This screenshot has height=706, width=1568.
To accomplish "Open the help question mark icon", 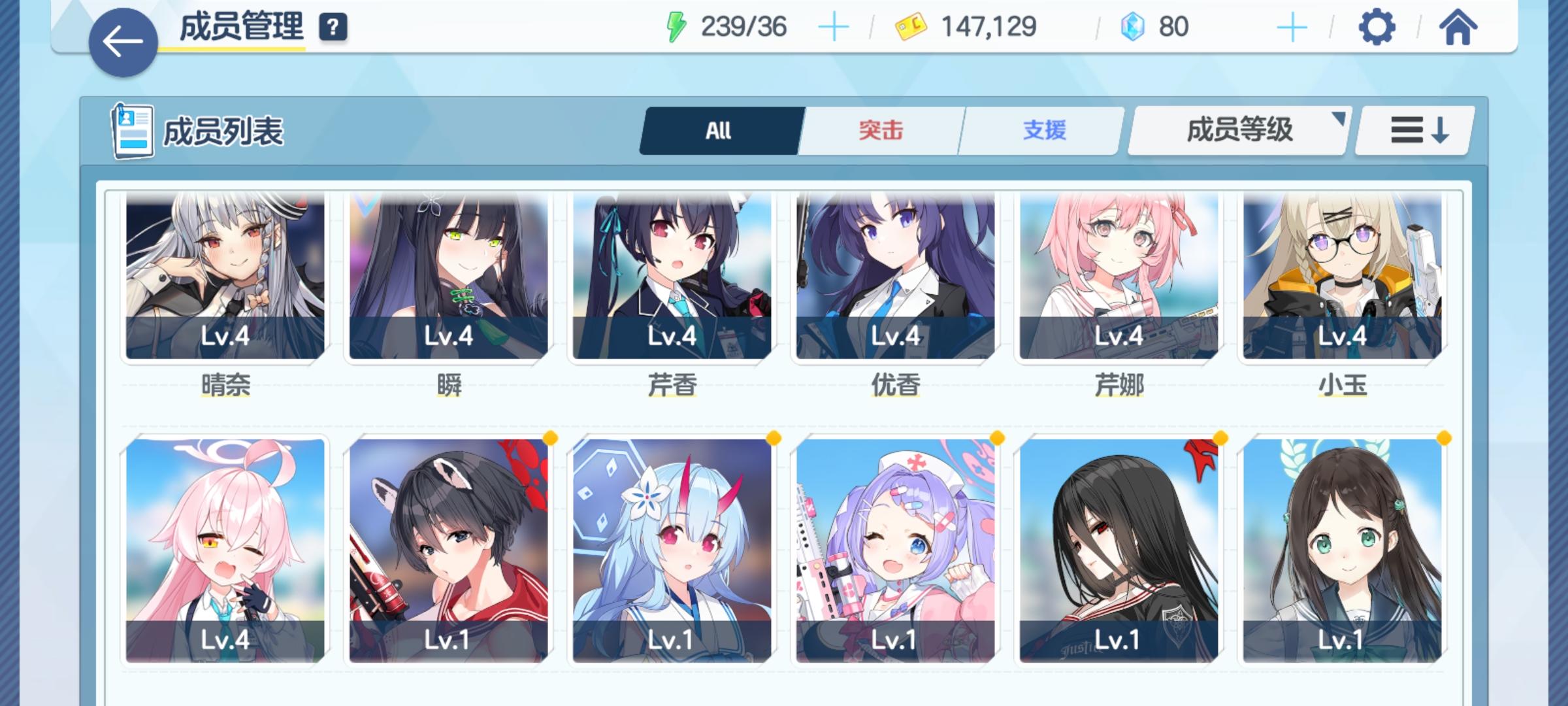I will pos(333,28).
